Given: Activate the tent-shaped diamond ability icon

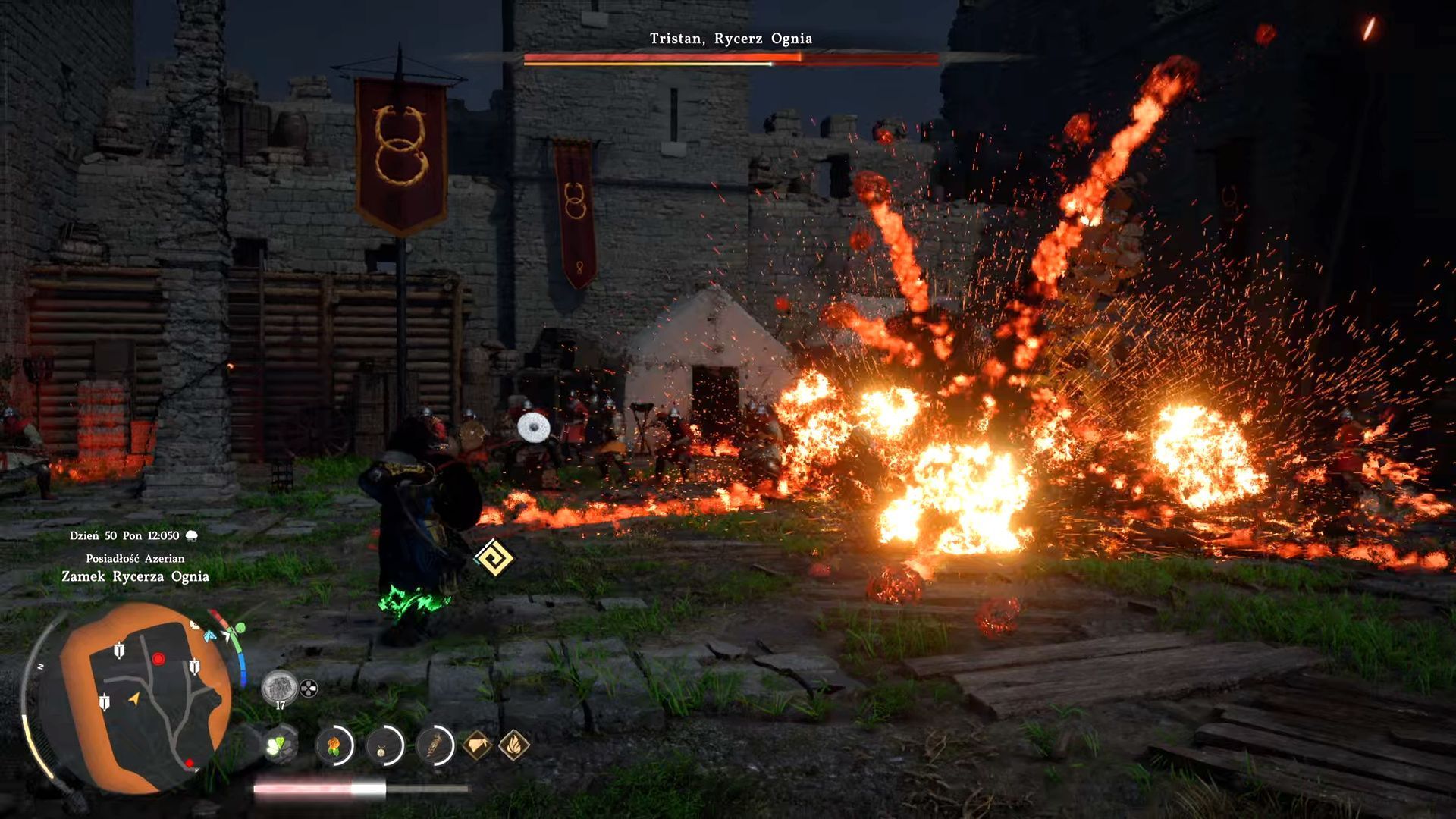Looking at the screenshot, I should coord(476,745).
